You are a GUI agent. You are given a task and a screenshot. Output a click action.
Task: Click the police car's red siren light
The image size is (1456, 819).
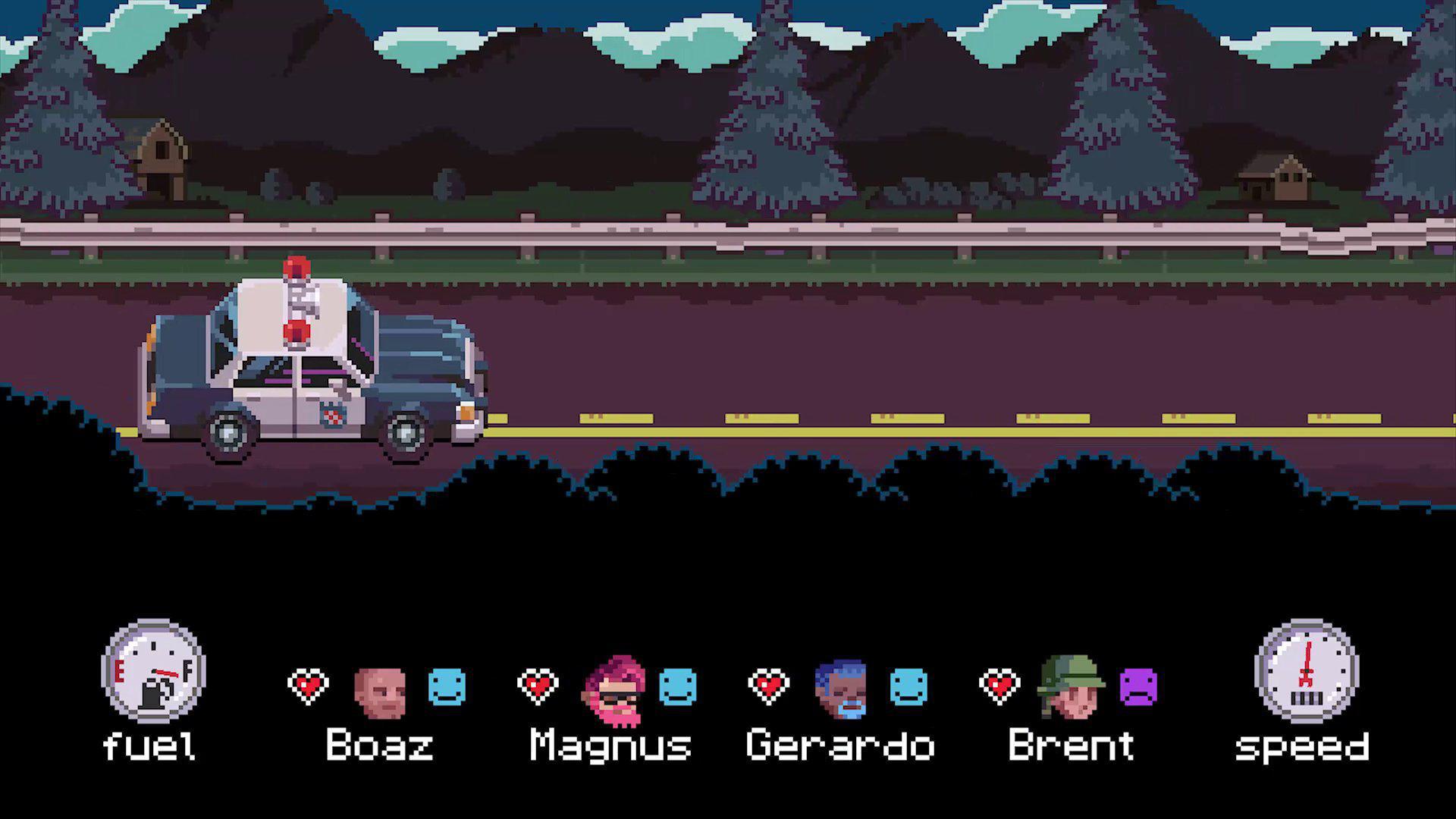(x=296, y=267)
